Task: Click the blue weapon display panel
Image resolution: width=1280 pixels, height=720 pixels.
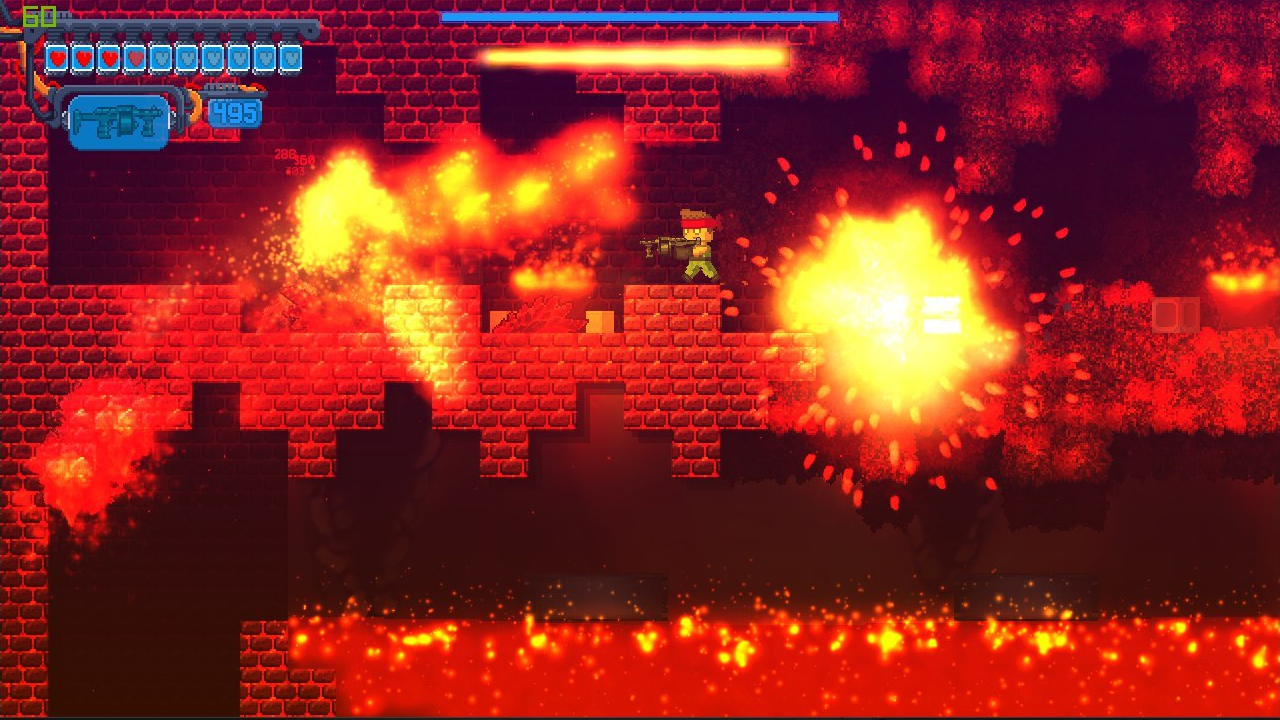Action: pos(118,120)
